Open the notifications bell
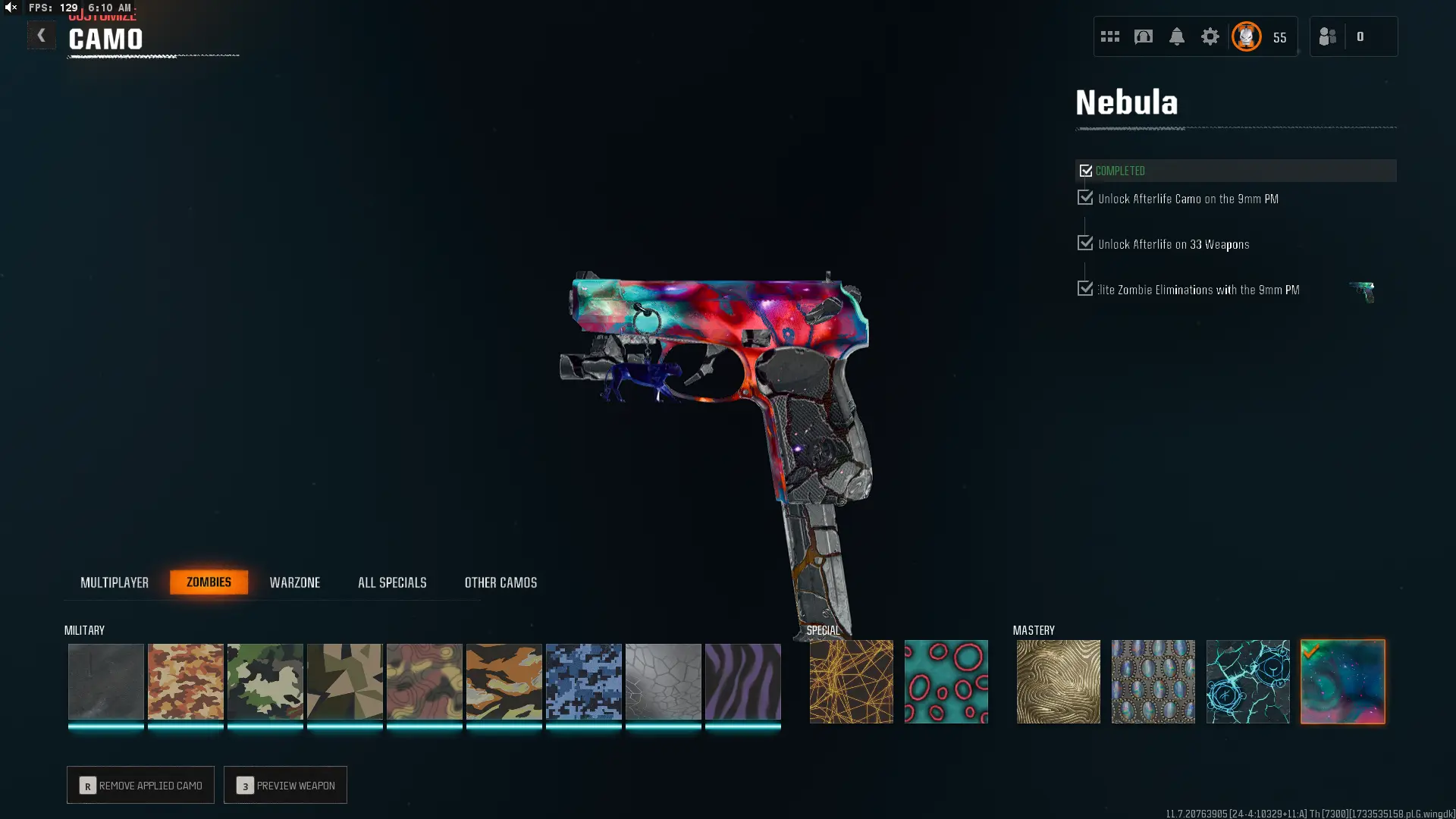Viewport: 1456px width, 819px height. tap(1176, 36)
